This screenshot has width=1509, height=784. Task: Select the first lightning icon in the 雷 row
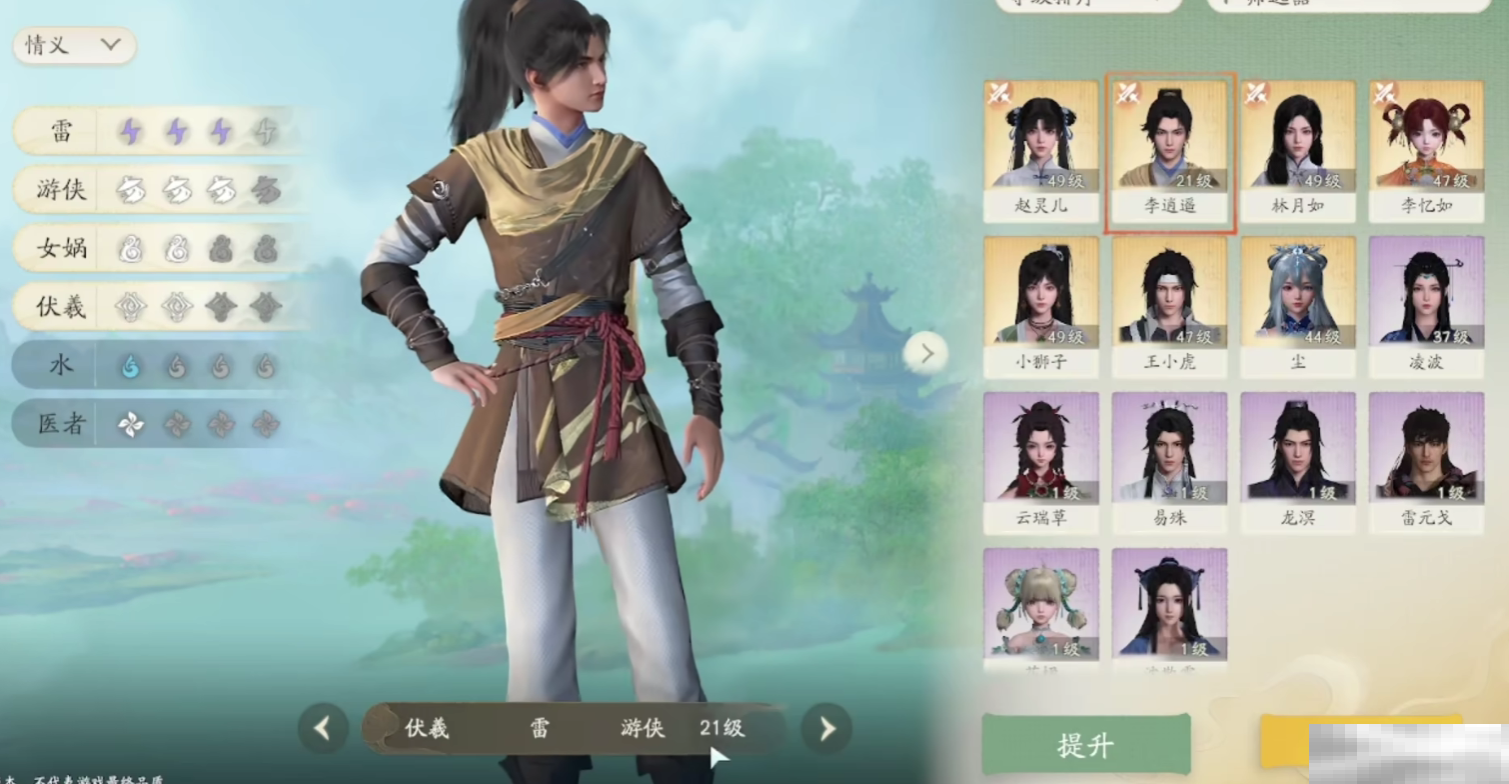pos(131,131)
